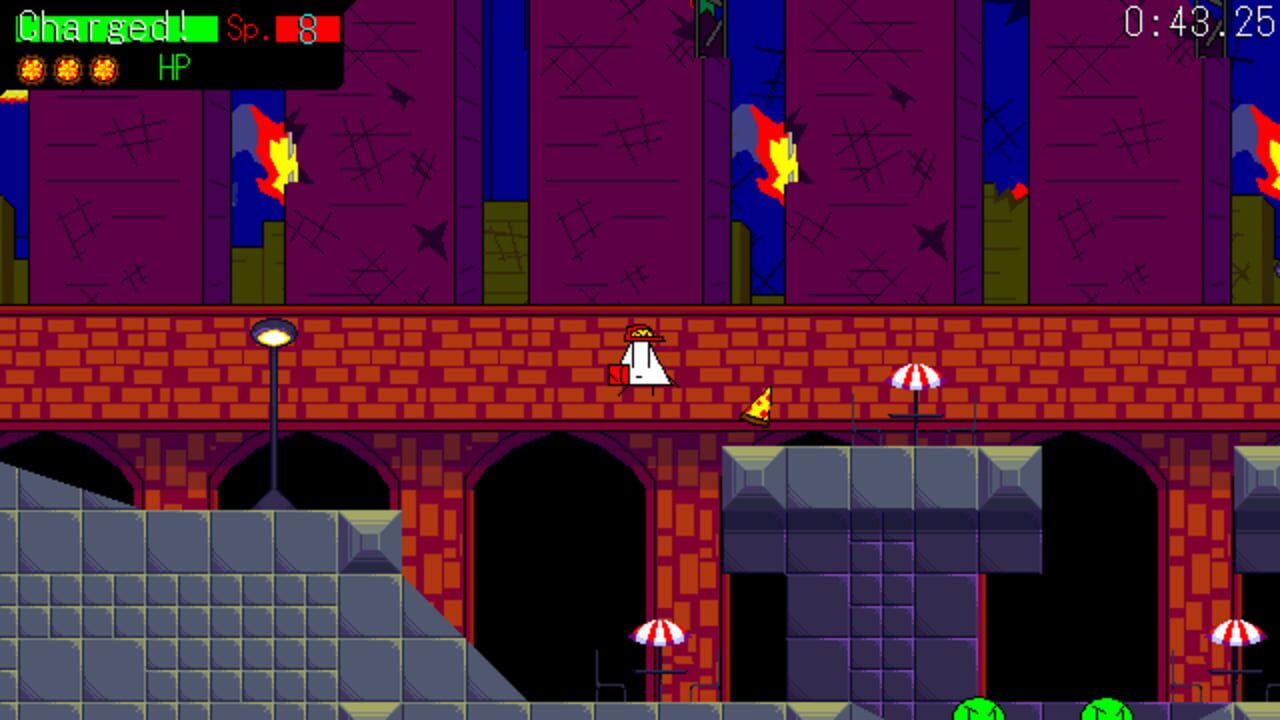The image size is (1280, 720).
Task: Click the street lamp near the left edge
Action: [275, 332]
